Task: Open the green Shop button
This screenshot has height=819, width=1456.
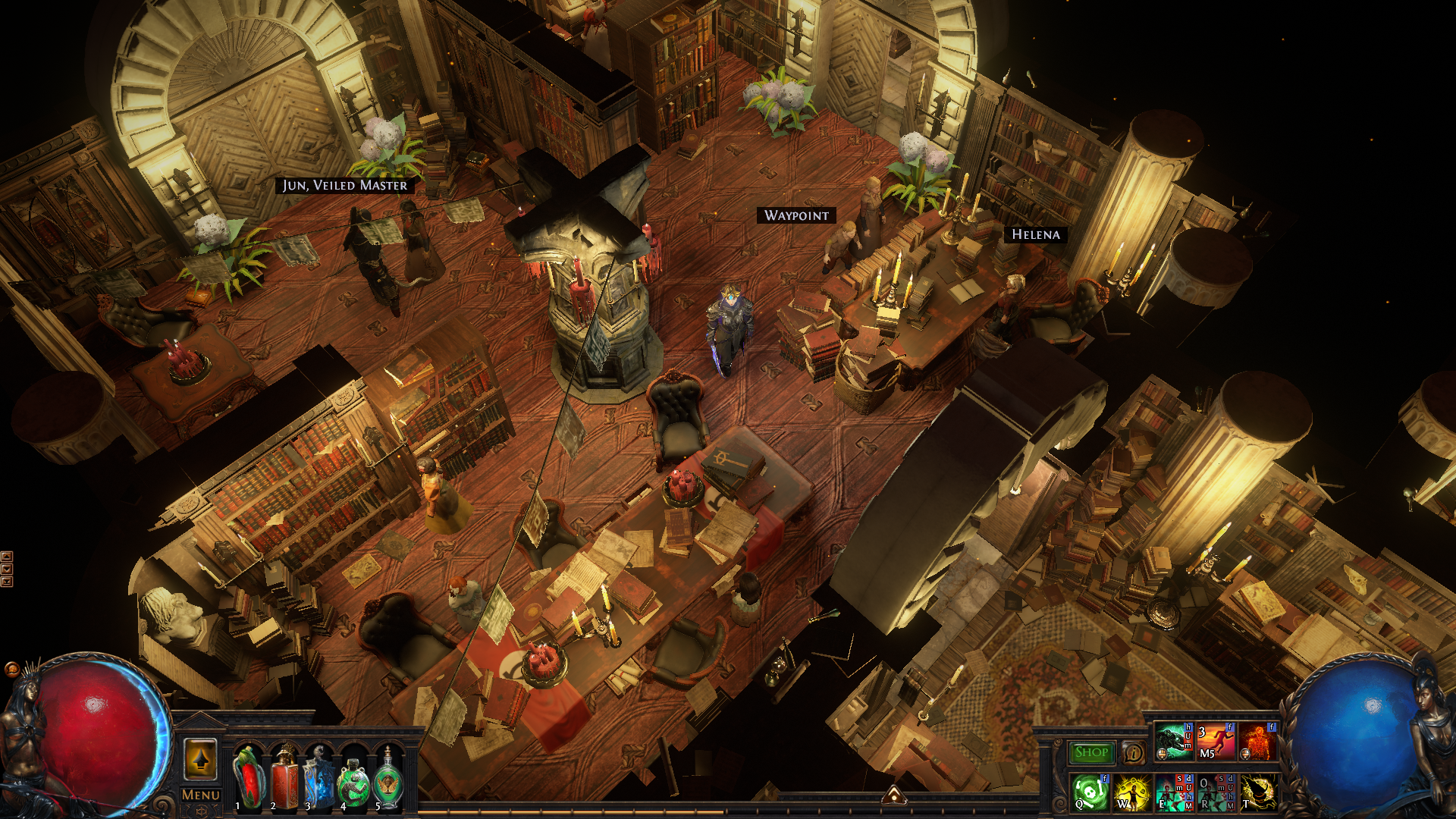Action: coord(1092,752)
